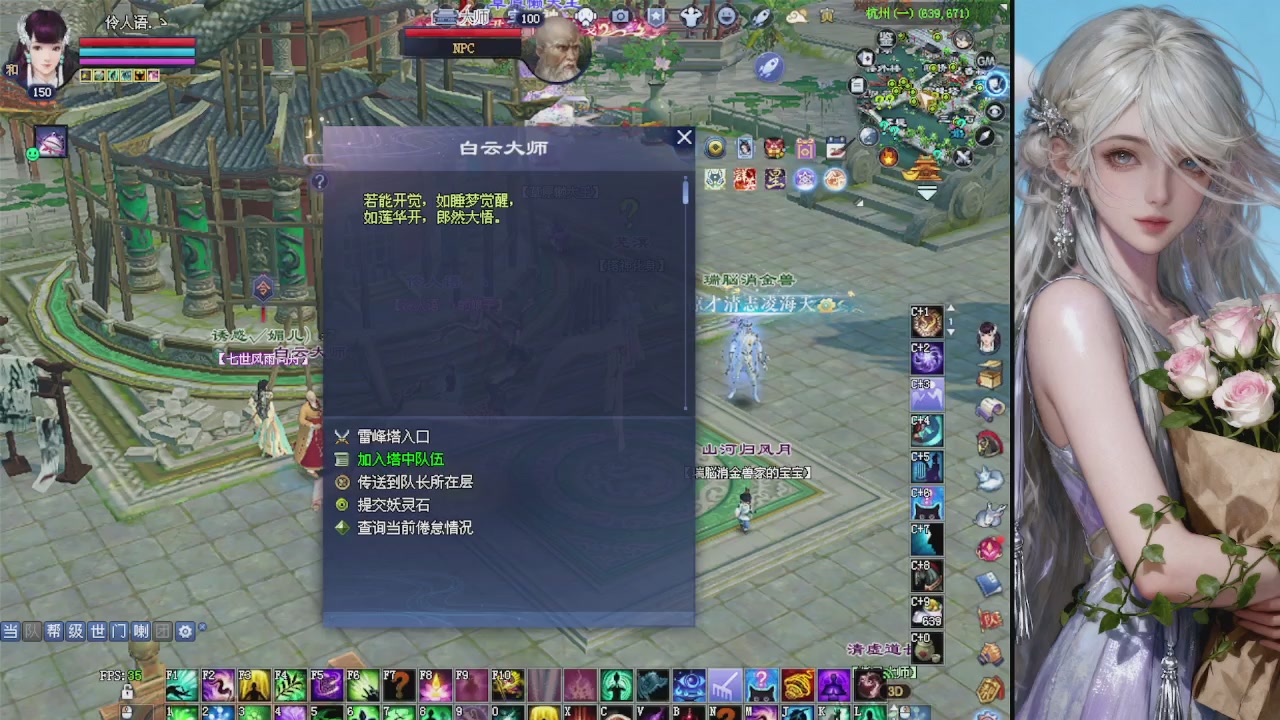Click the character HP bar
The image size is (1280, 720).
tap(137, 42)
